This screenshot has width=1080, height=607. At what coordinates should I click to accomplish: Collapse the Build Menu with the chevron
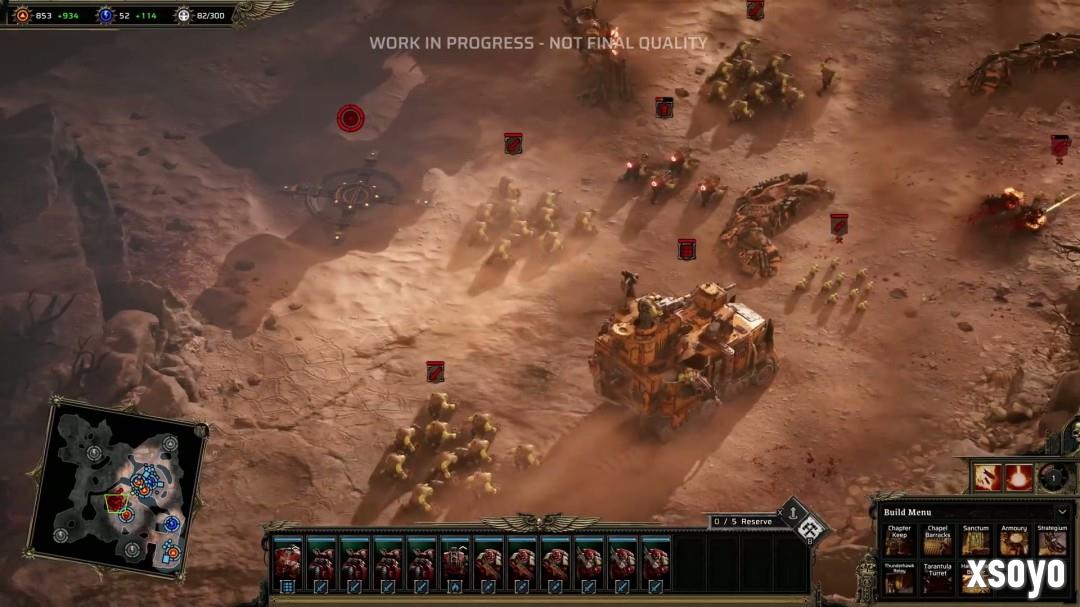(x=1061, y=512)
